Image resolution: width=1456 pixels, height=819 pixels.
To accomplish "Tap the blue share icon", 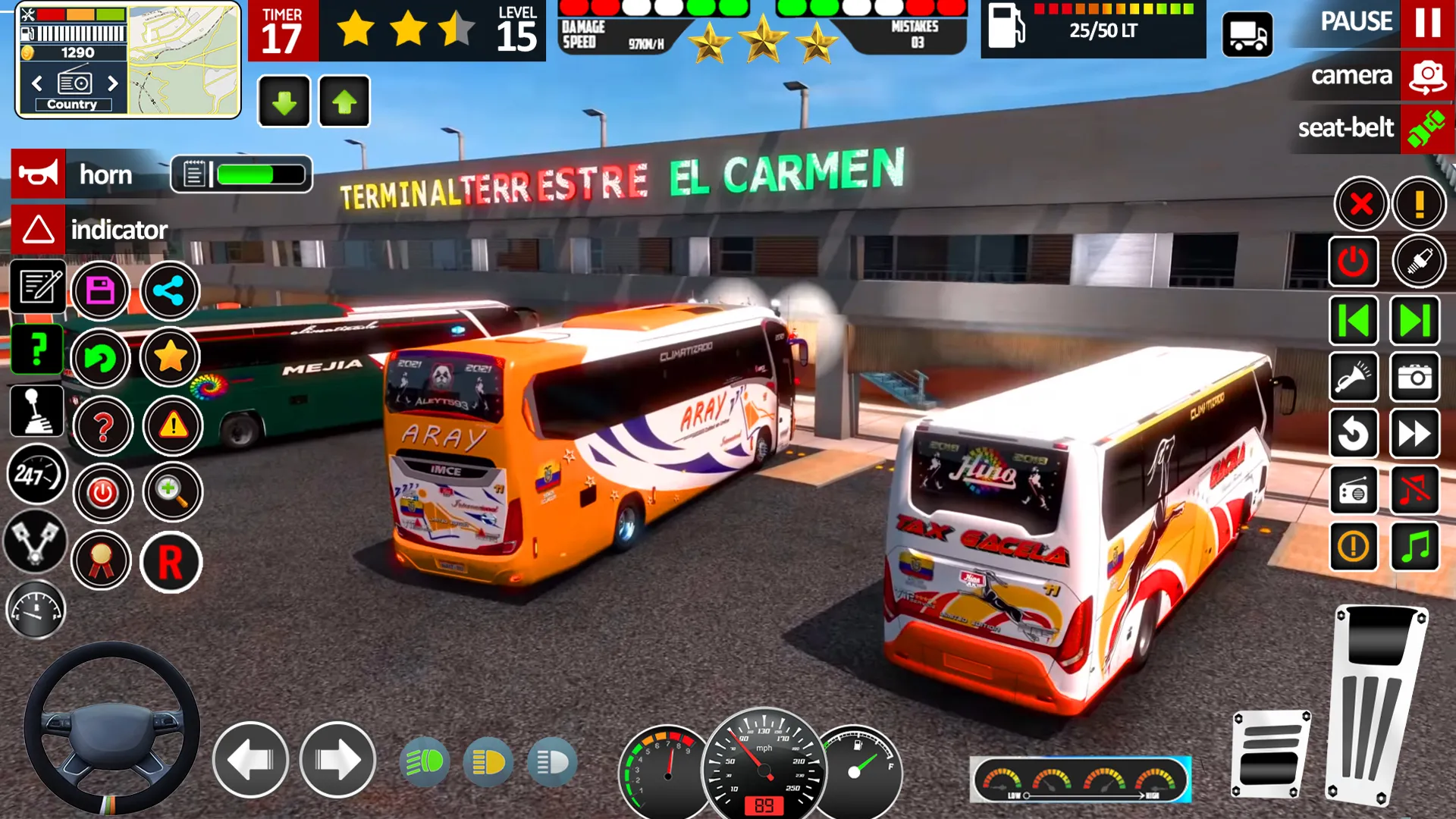I will pyautogui.click(x=170, y=290).
